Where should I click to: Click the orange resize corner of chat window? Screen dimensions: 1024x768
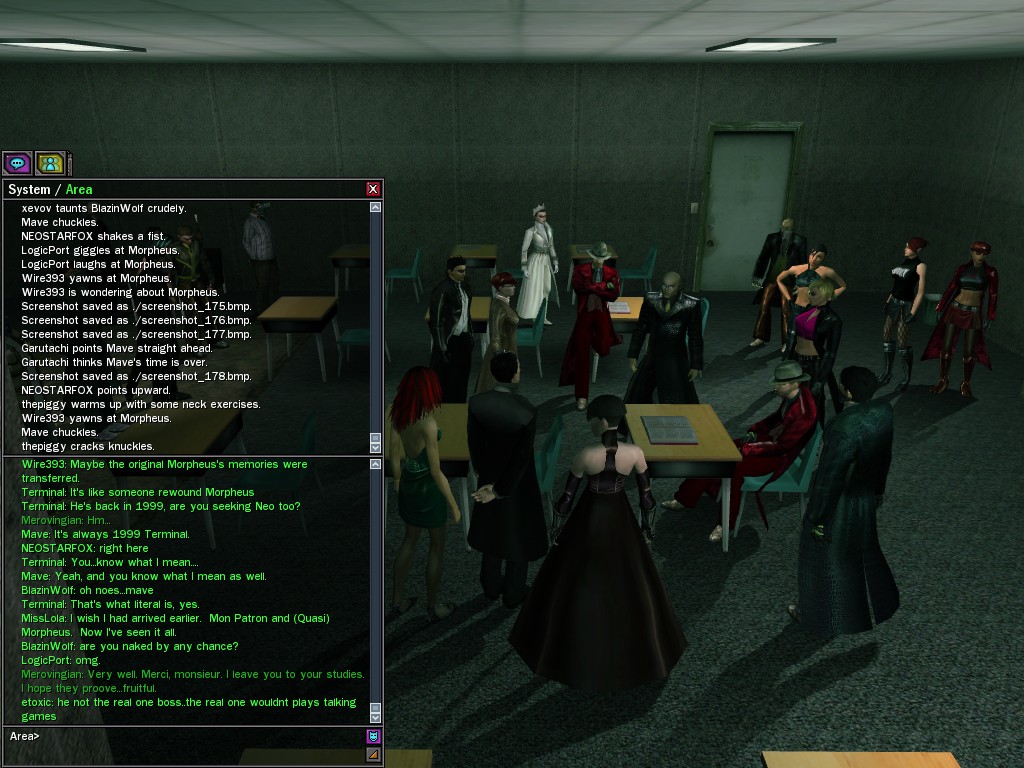point(373,754)
